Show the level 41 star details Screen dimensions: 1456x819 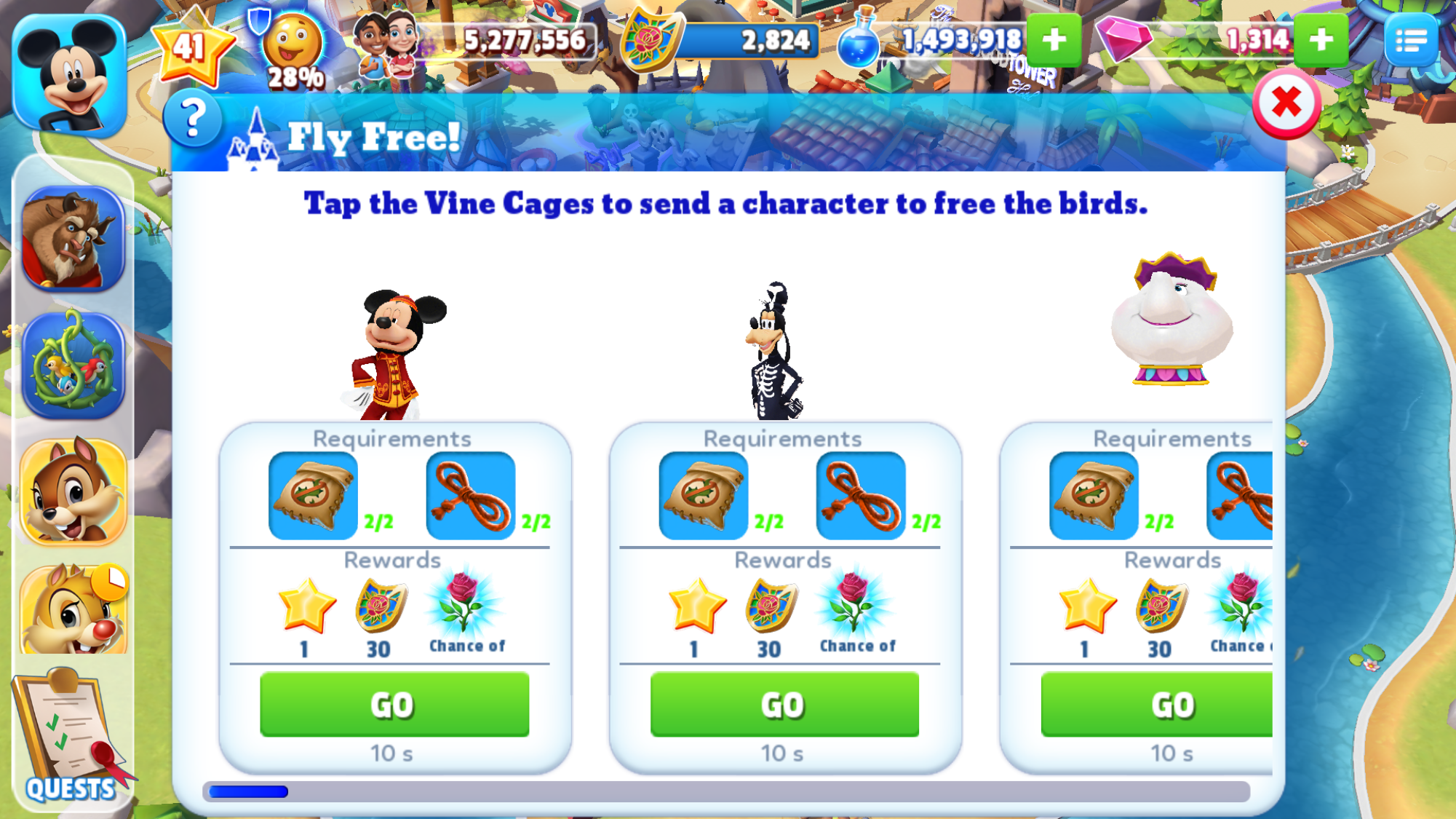(191, 47)
